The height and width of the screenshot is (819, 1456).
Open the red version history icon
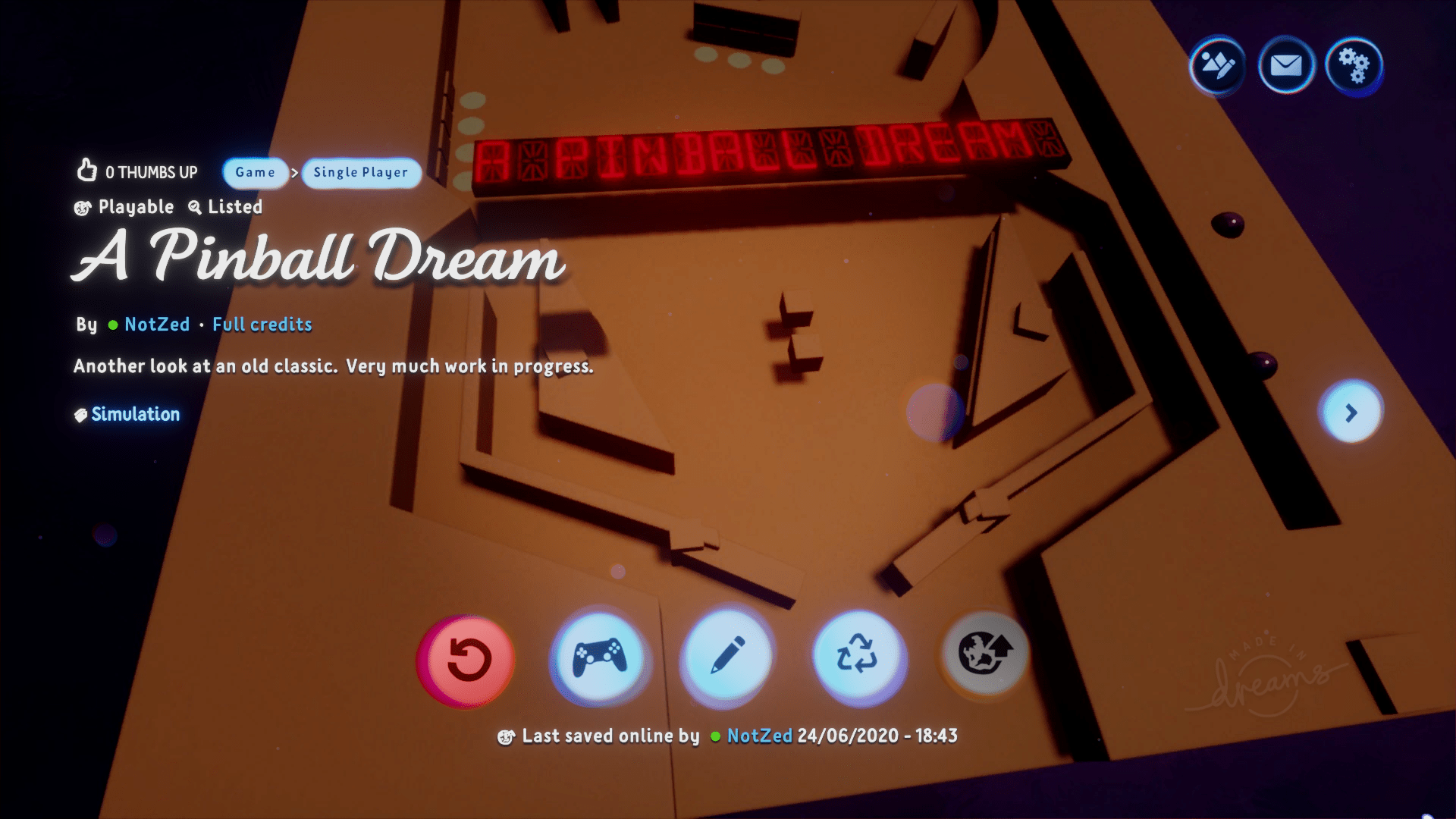point(466,661)
